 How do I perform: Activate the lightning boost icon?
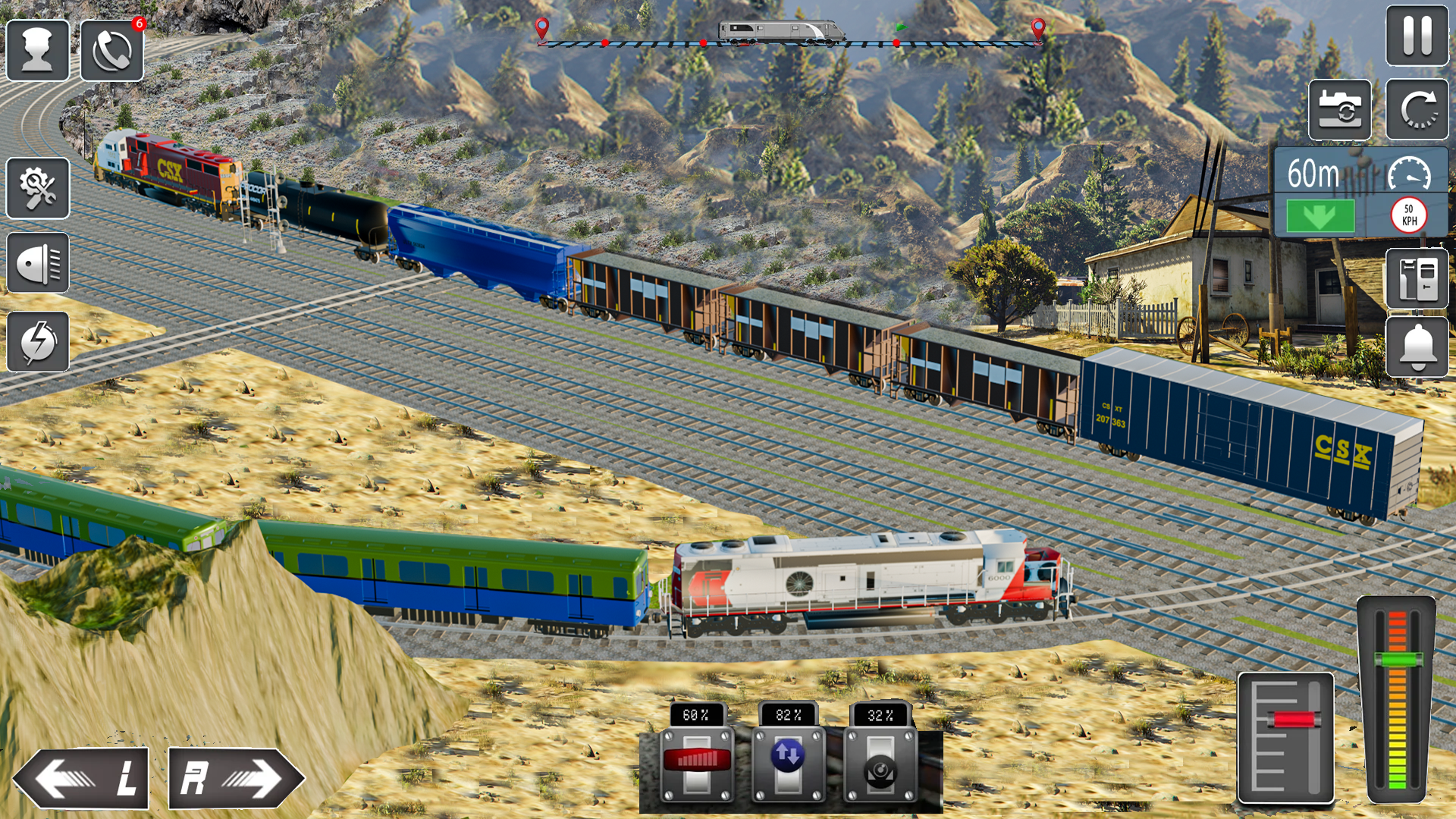point(37,343)
